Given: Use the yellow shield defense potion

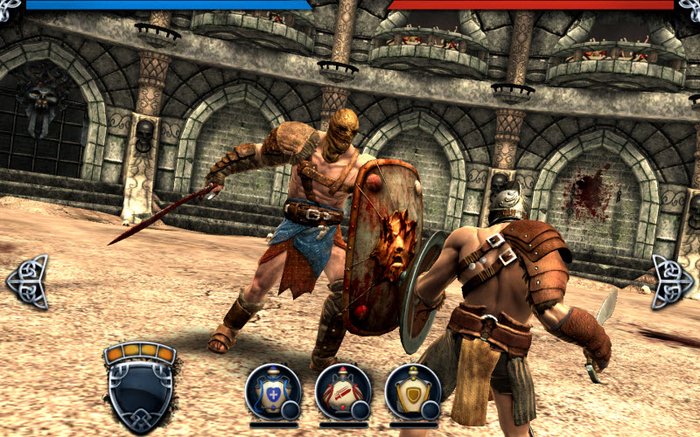Looking at the screenshot, I should [x=412, y=391].
